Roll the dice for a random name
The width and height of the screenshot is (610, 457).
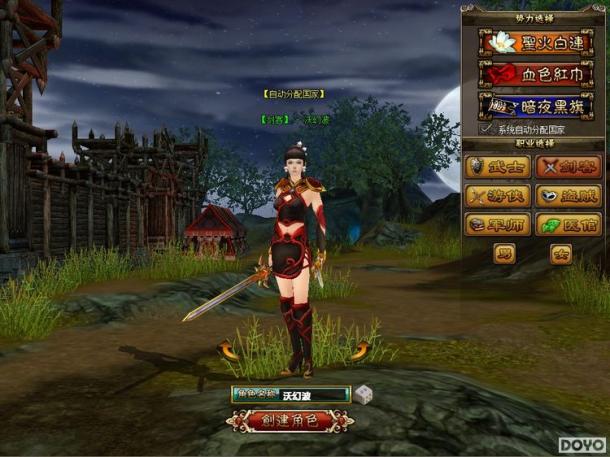point(363,394)
